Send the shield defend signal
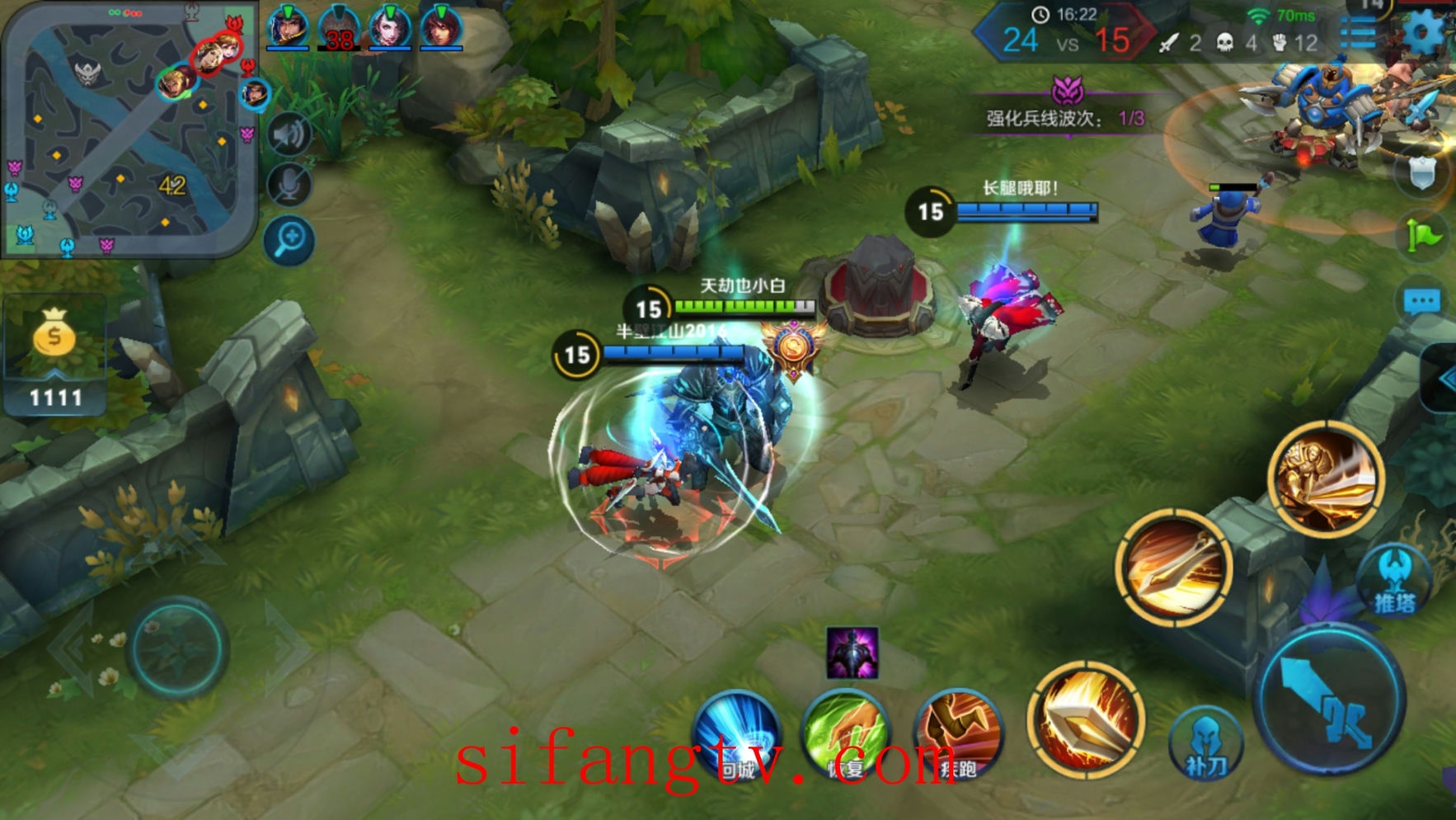1456x820 pixels. point(1421,173)
